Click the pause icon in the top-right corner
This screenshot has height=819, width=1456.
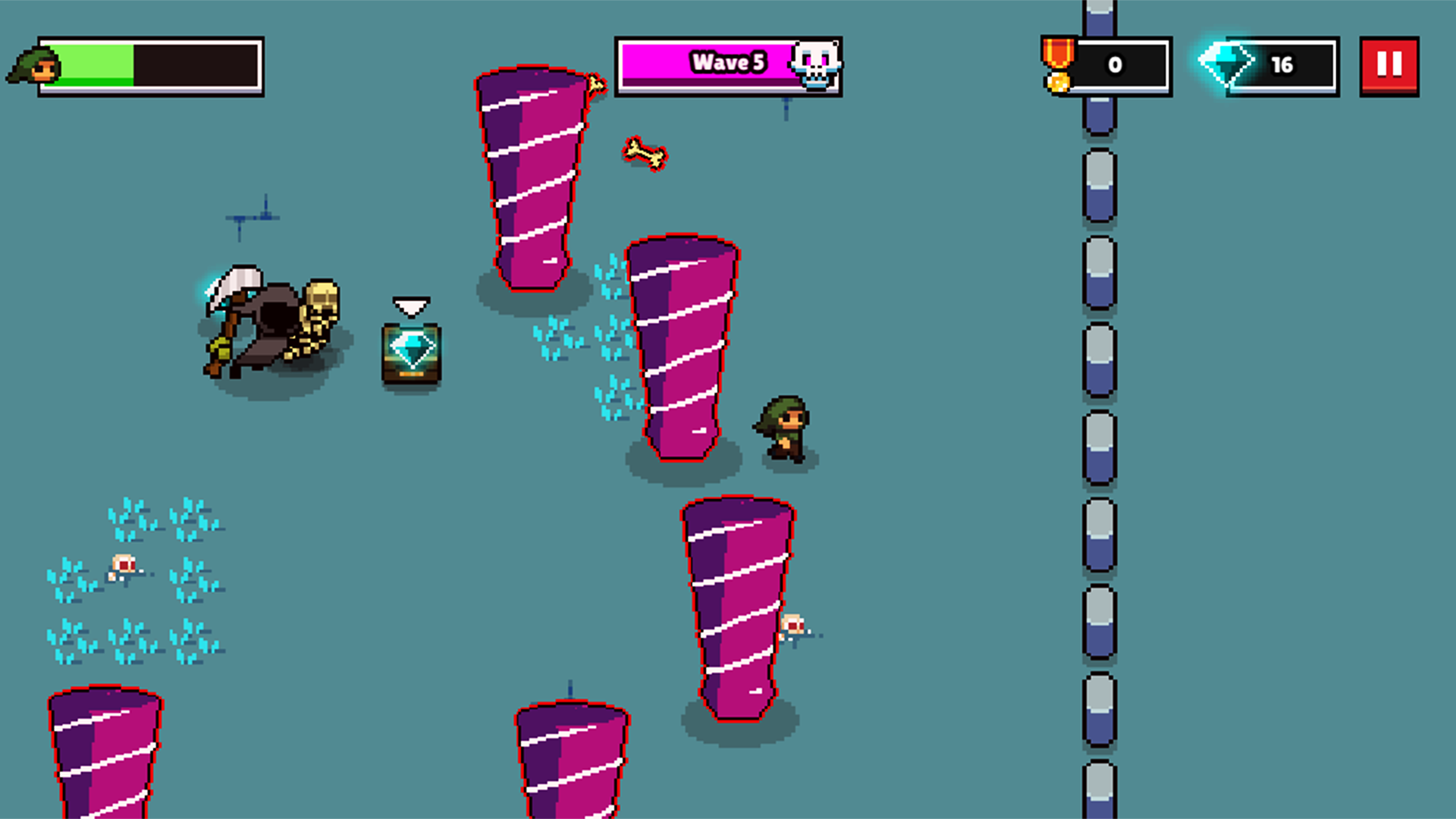[1390, 64]
